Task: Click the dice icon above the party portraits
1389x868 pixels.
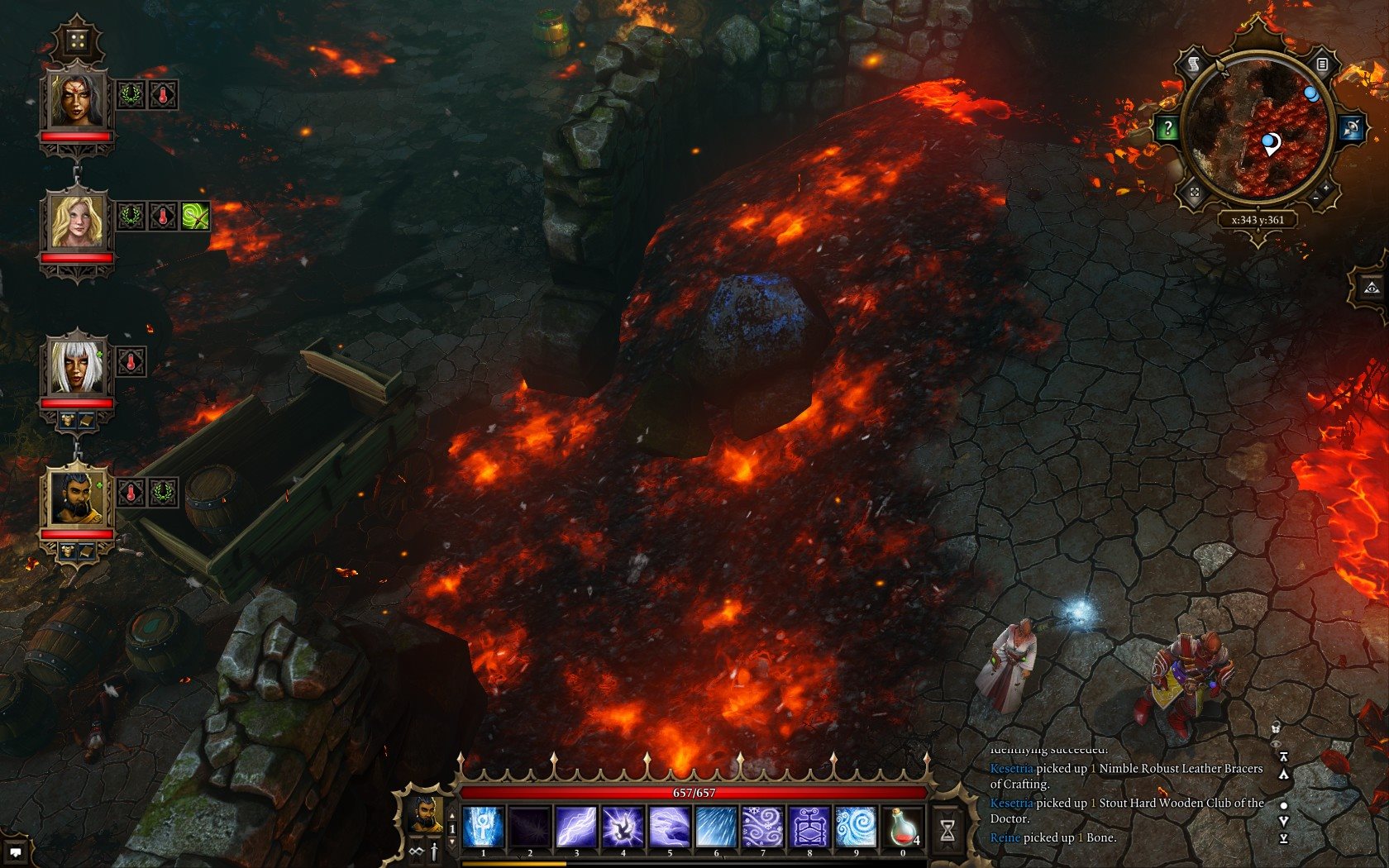Action: click(77, 41)
